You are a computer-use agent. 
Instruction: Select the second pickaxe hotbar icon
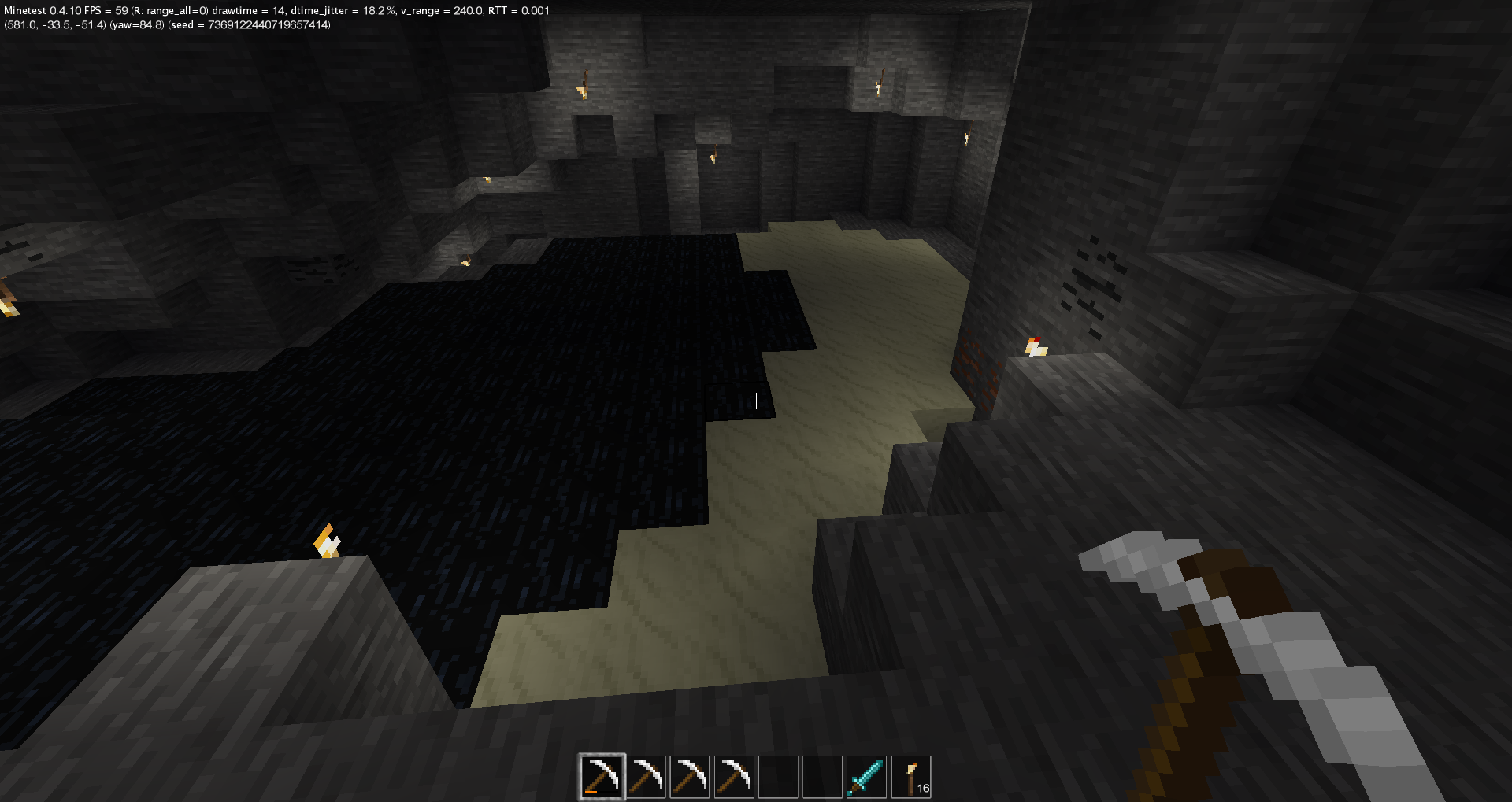[645, 777]
